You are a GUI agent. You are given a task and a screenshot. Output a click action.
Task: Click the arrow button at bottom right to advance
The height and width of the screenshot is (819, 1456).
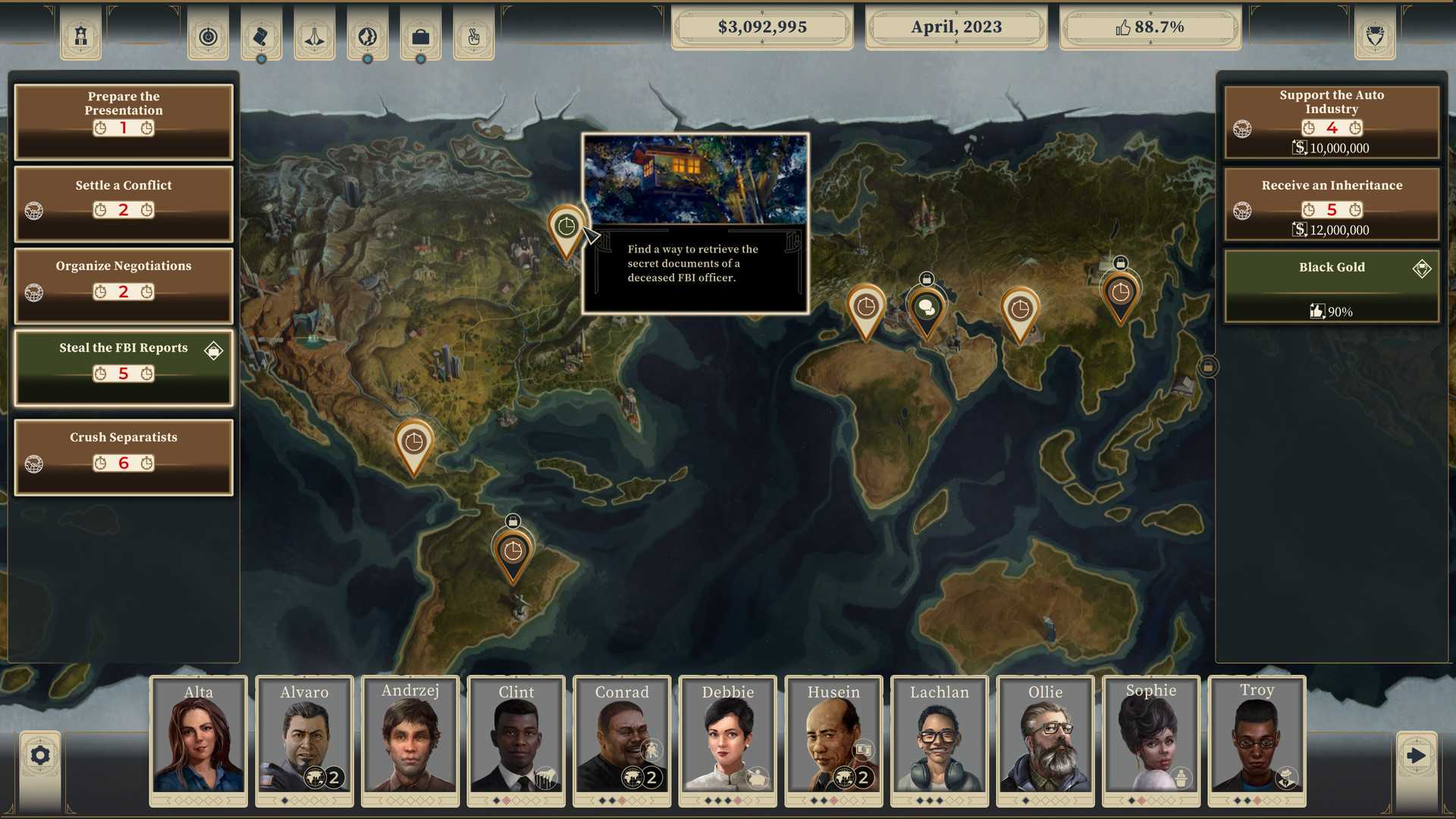point(1417,755)
